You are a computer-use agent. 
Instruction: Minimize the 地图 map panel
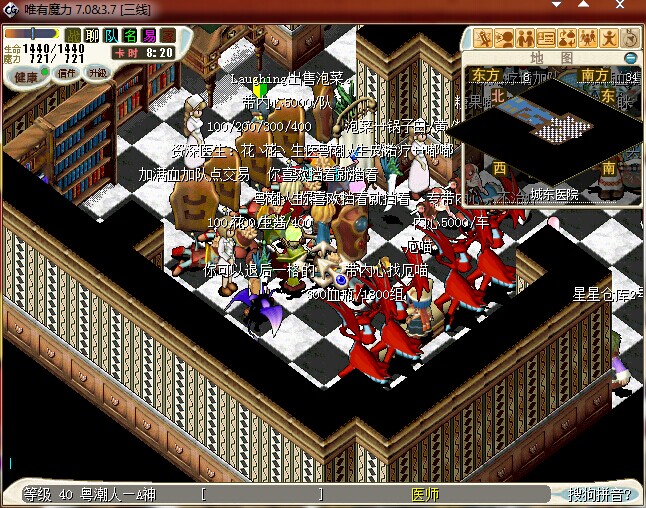[631, 58]
